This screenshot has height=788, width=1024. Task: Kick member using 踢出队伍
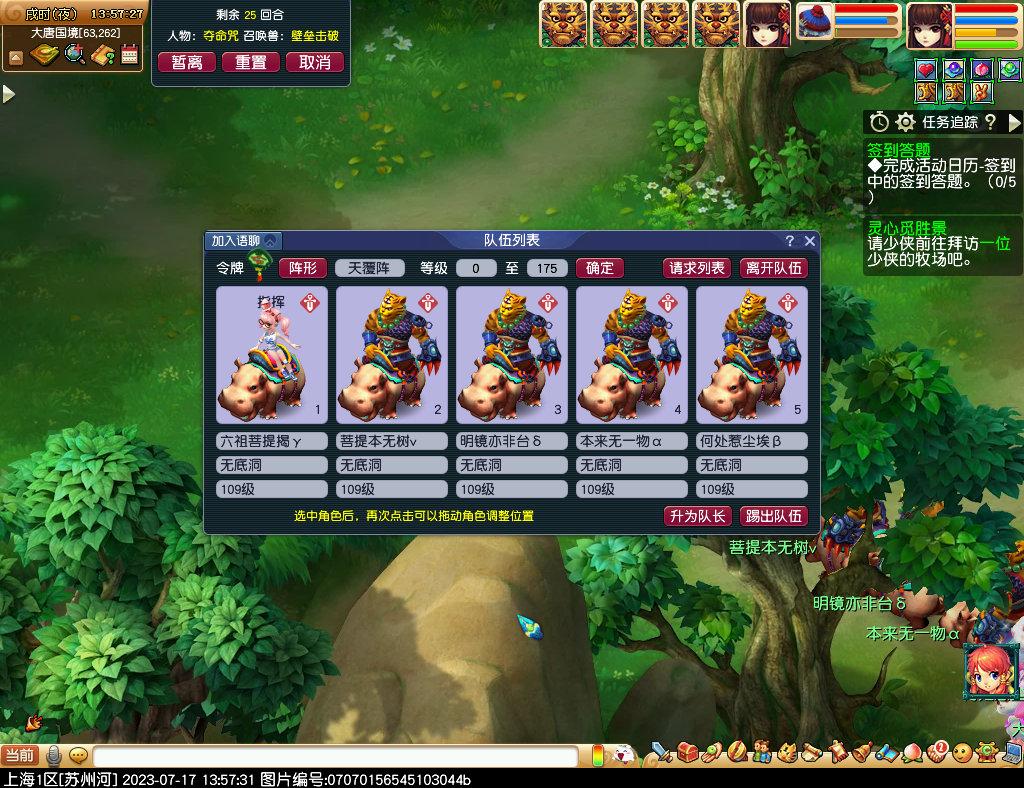[773, 516]
